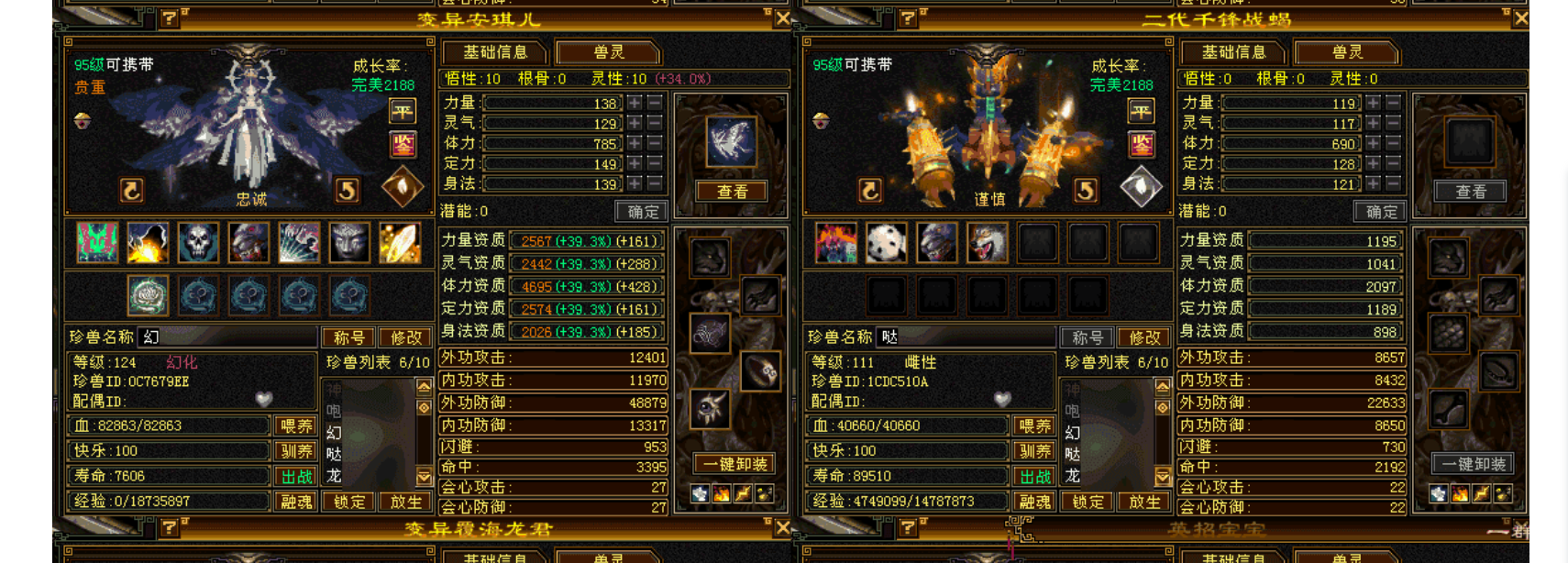
Task: Open 基础信息 tab in 二代千锋战蝎 window
Action: 1232,52
